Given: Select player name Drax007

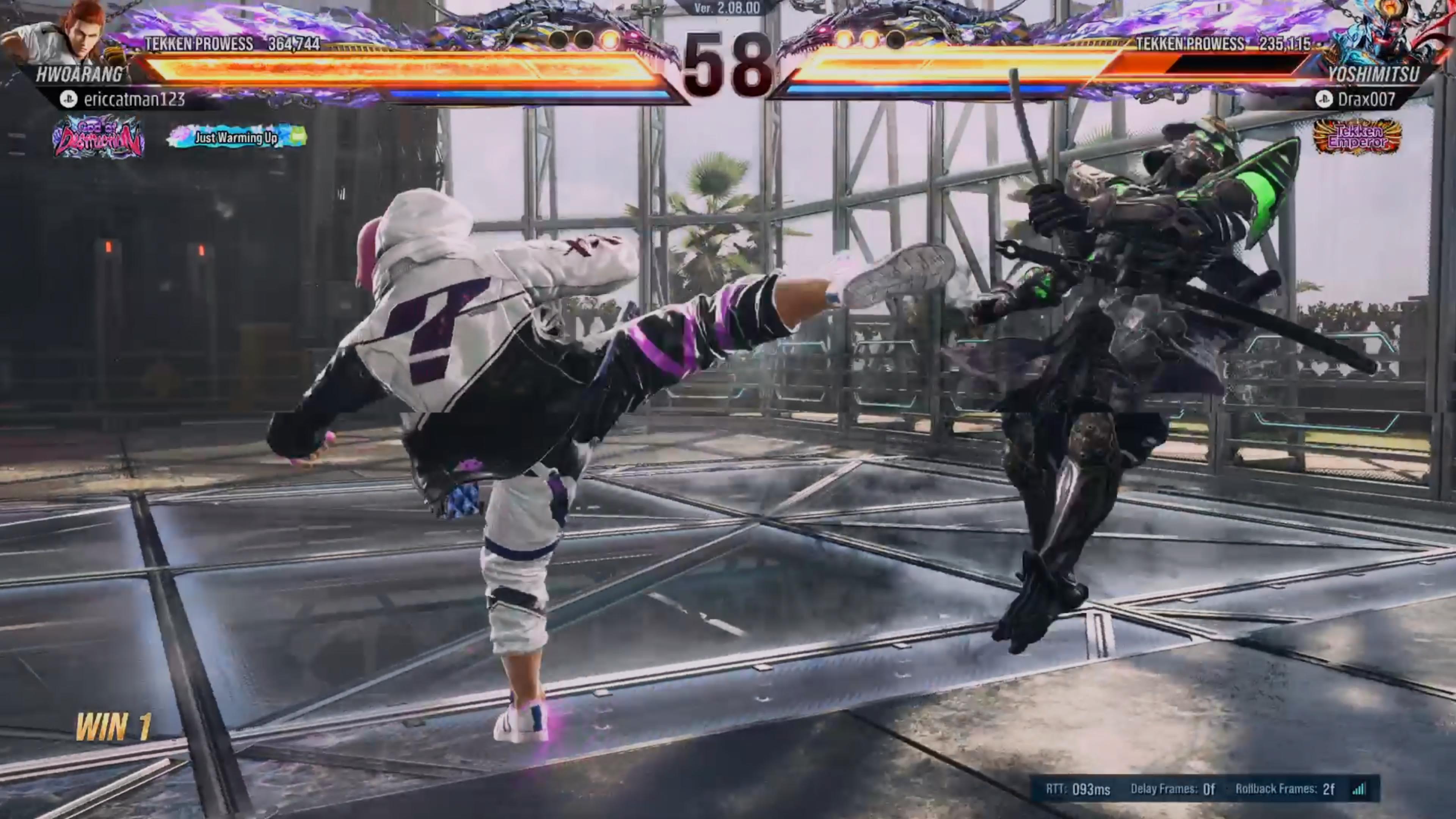Looking at the screenshot, I should (x=1366, y=99).
